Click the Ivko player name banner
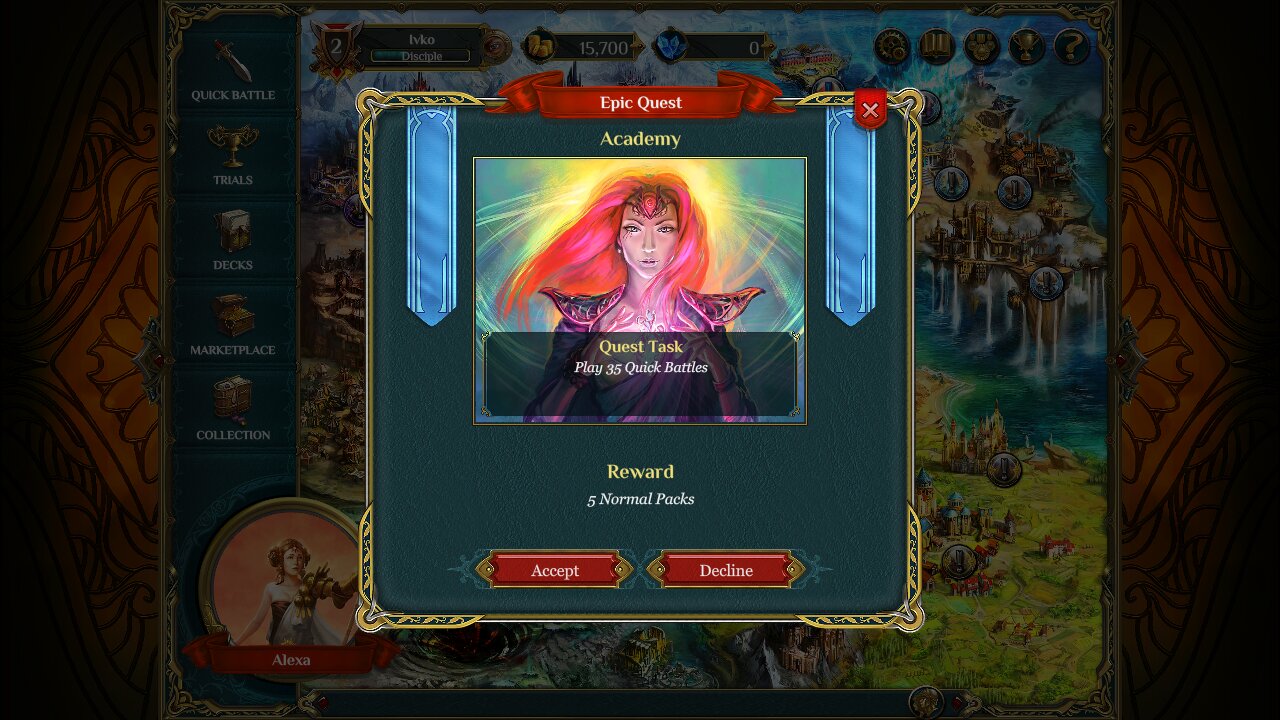1280x720 pixels. pyautogui.click(x=421, y=38)
